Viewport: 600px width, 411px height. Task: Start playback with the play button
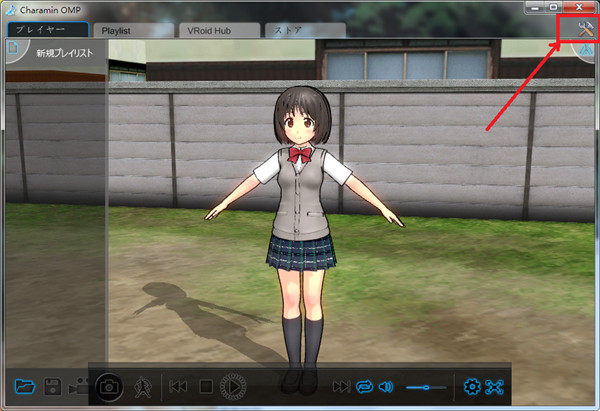pos(233,386)
